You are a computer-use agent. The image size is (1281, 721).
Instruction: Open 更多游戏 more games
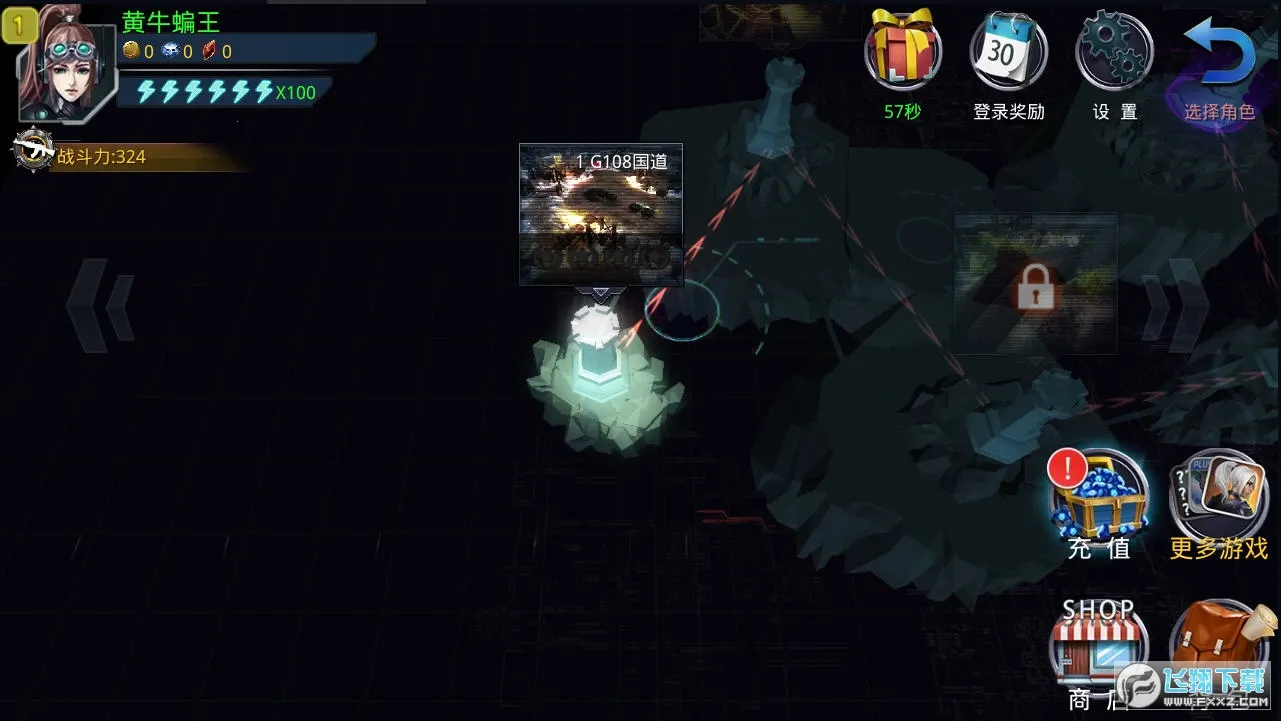[1219, 495]
